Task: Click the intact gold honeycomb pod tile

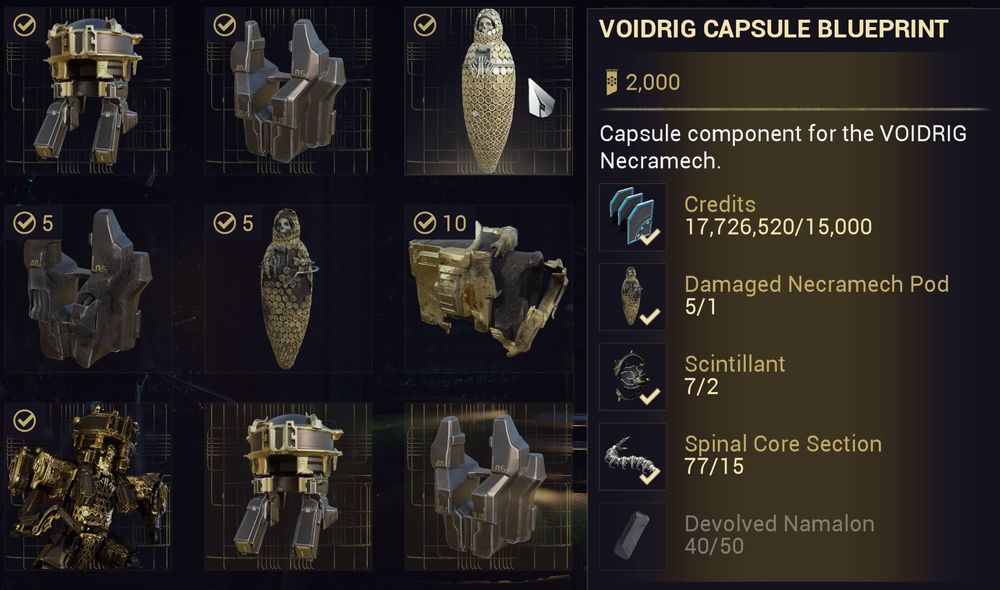Action: click(x=487, y=90)
